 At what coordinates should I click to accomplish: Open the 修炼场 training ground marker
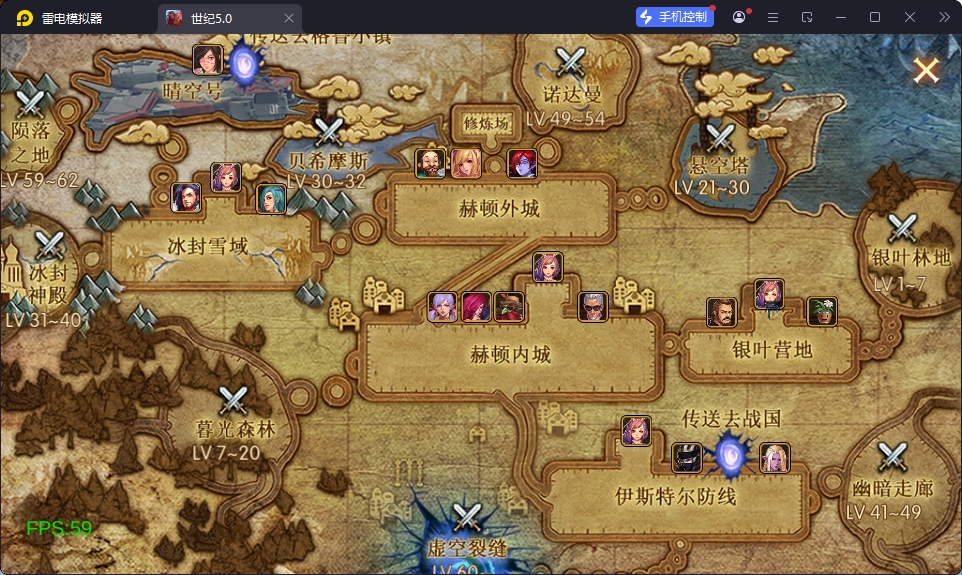487,123
